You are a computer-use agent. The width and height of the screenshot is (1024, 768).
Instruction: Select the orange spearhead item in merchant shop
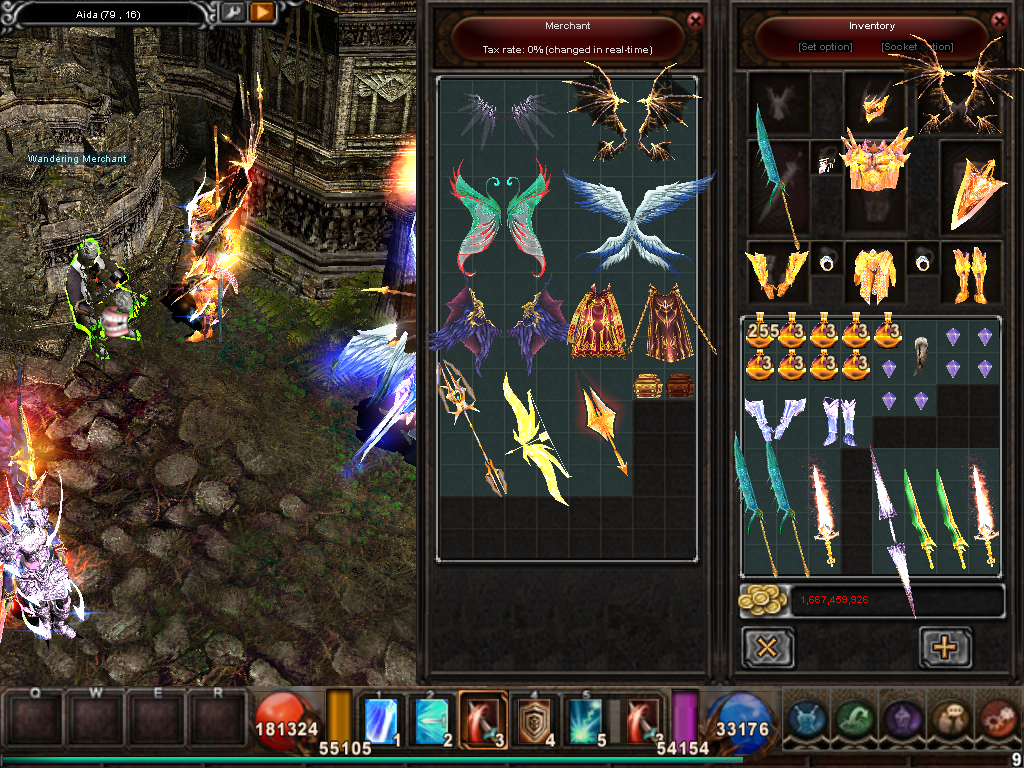603,420
